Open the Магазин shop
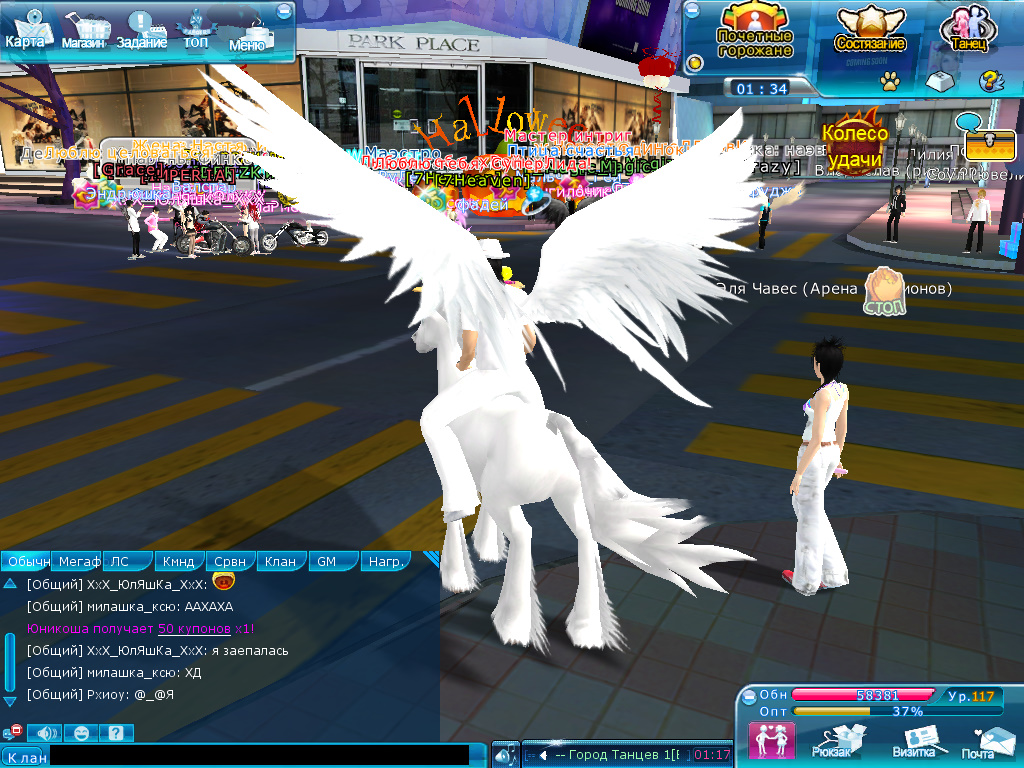The width and height of the screenshot is (1024, 768). click(x=83, y=31)
